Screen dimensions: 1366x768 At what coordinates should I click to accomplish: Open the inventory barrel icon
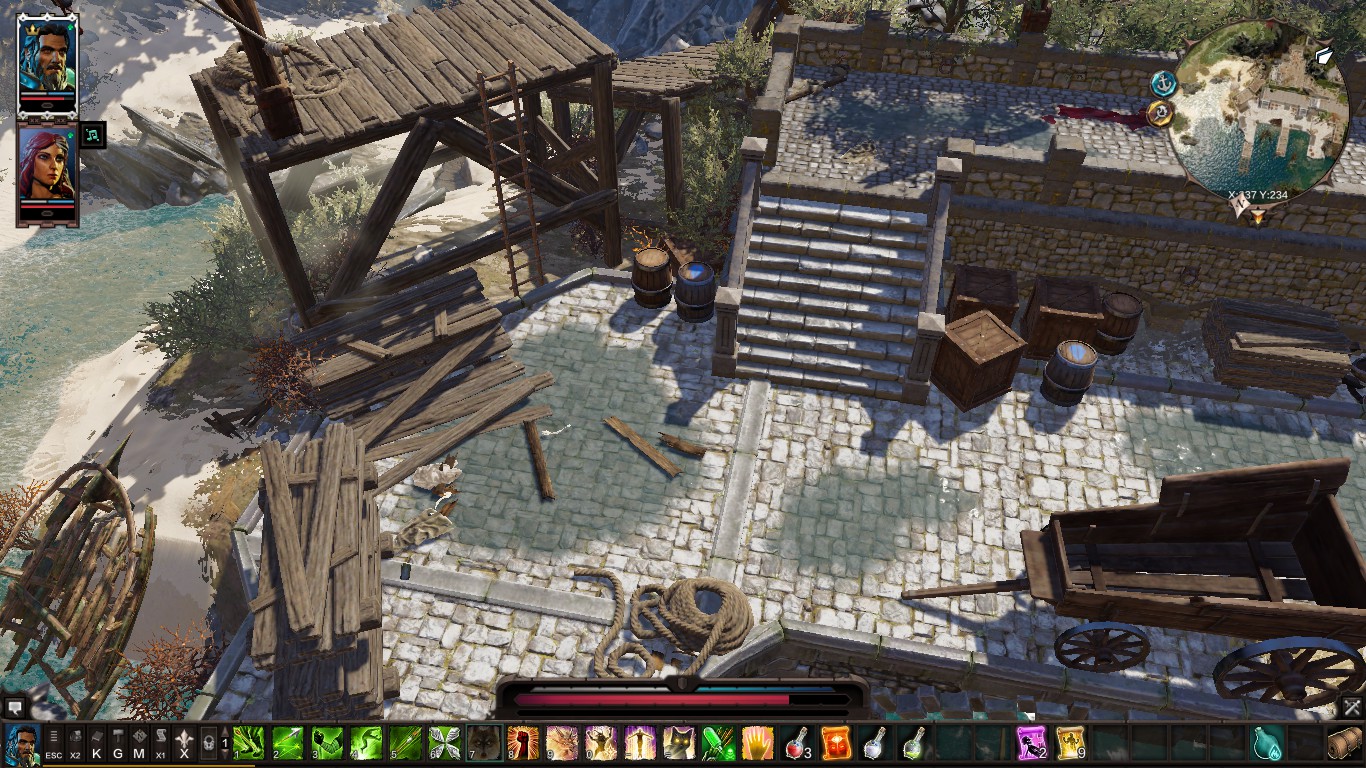click(x=1345, y=744)
